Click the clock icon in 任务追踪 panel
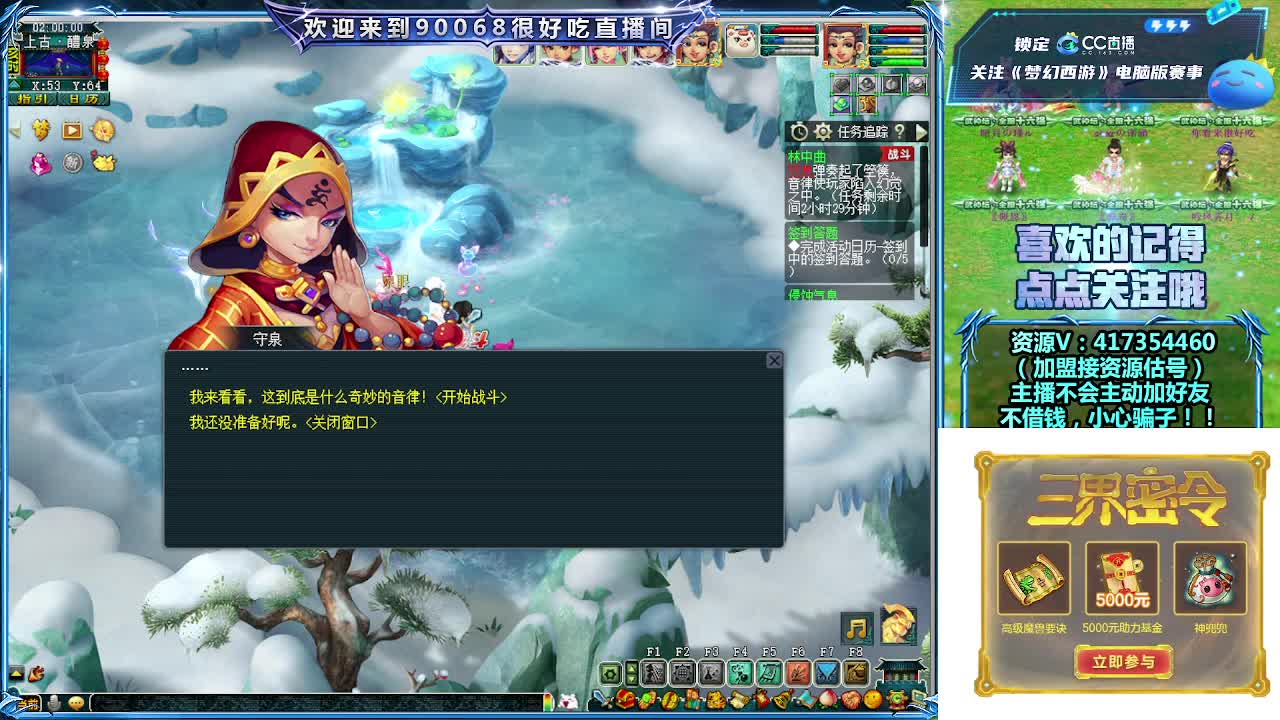The width and height of the screenshot is (1280, 720). [799, 130]
